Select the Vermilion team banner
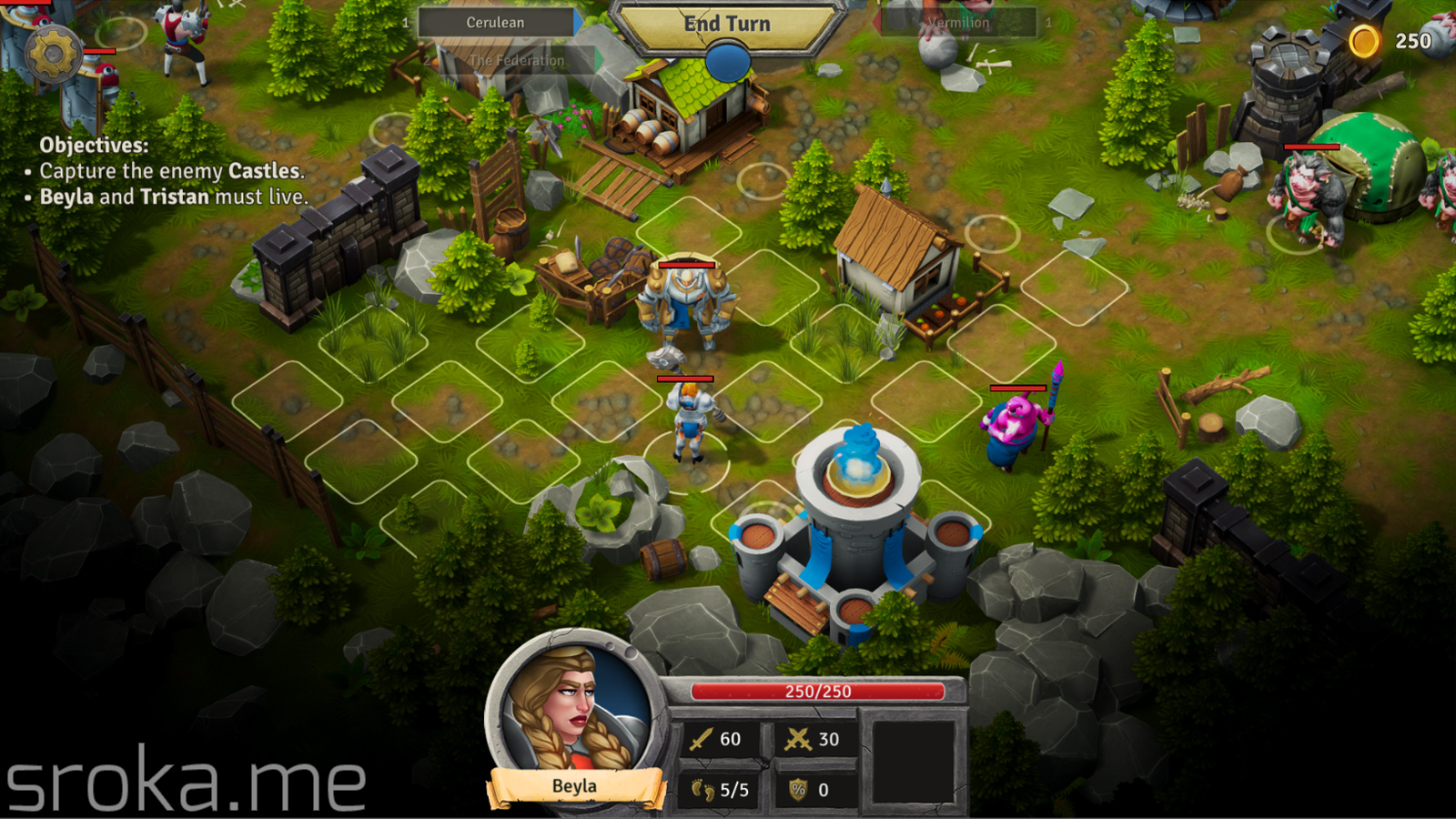Screen dimensions: 1456x819 point(958,23)
